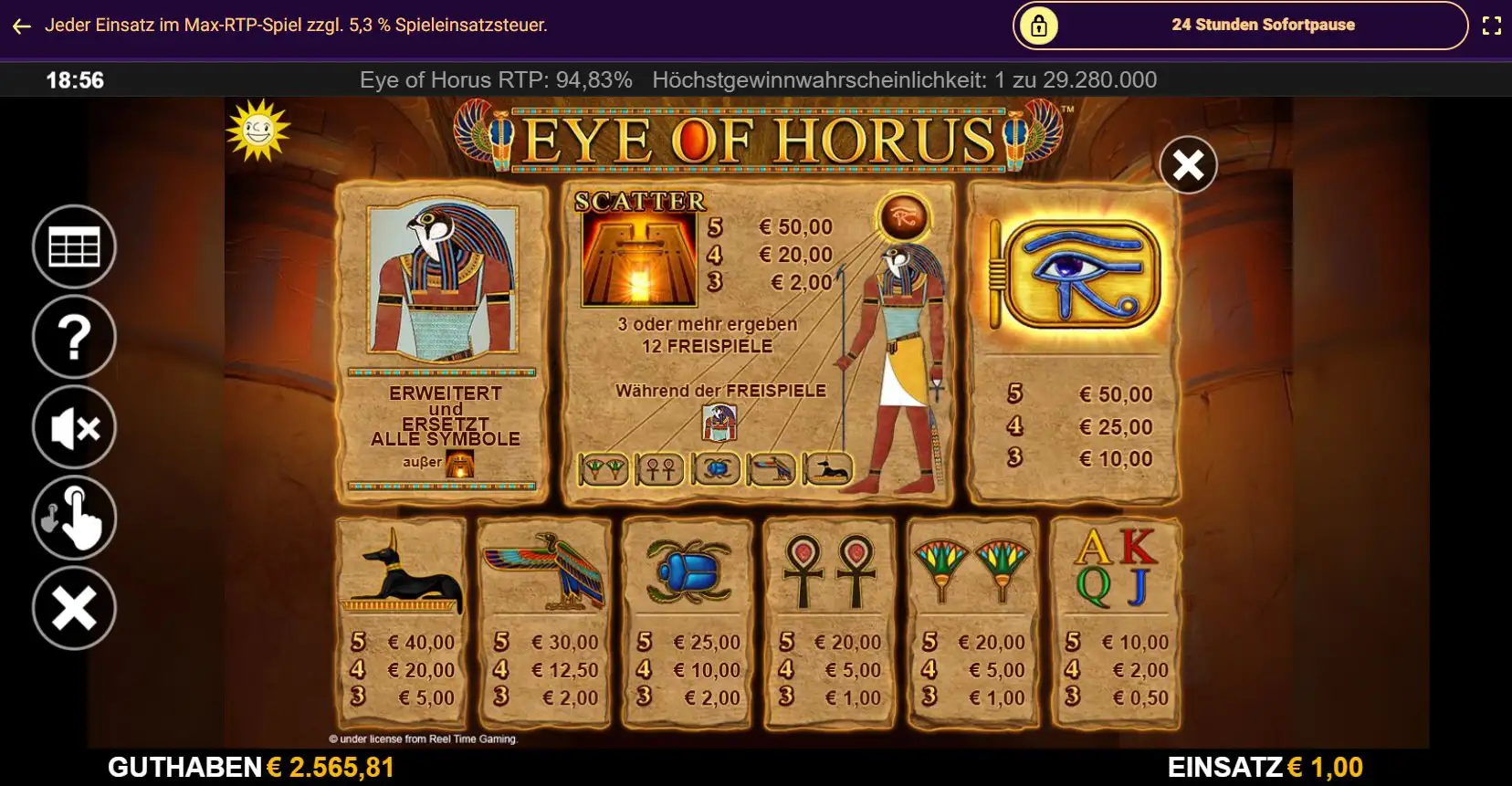Show the help question mark info
The width and height of the screenshot is (1512, 786).
tap(74, 337)
